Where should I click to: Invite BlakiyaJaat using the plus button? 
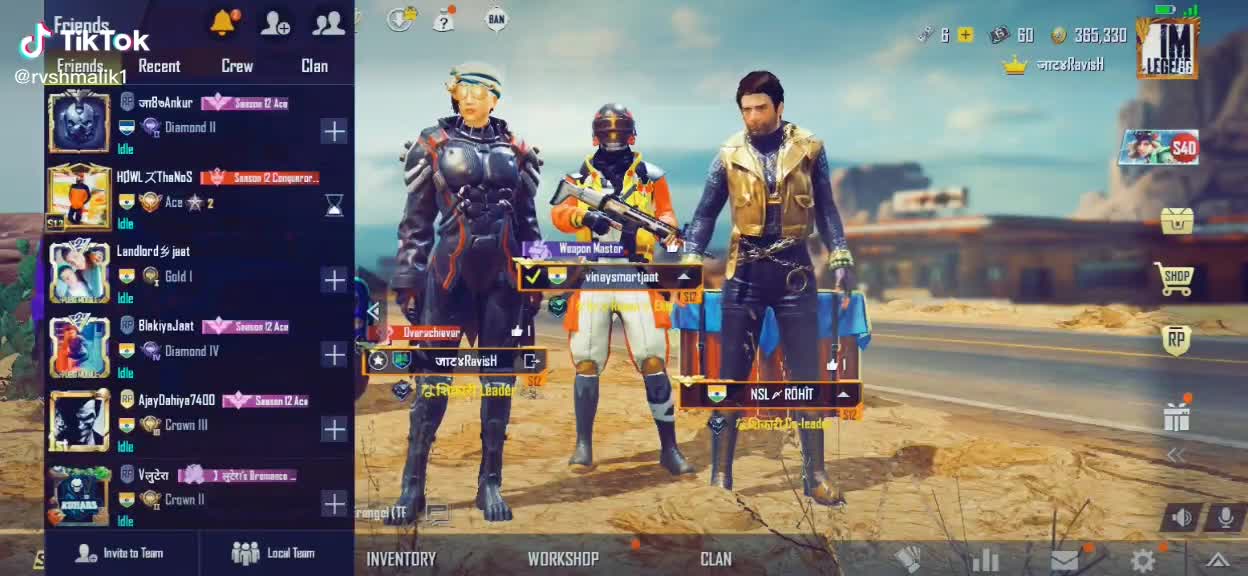334,354
